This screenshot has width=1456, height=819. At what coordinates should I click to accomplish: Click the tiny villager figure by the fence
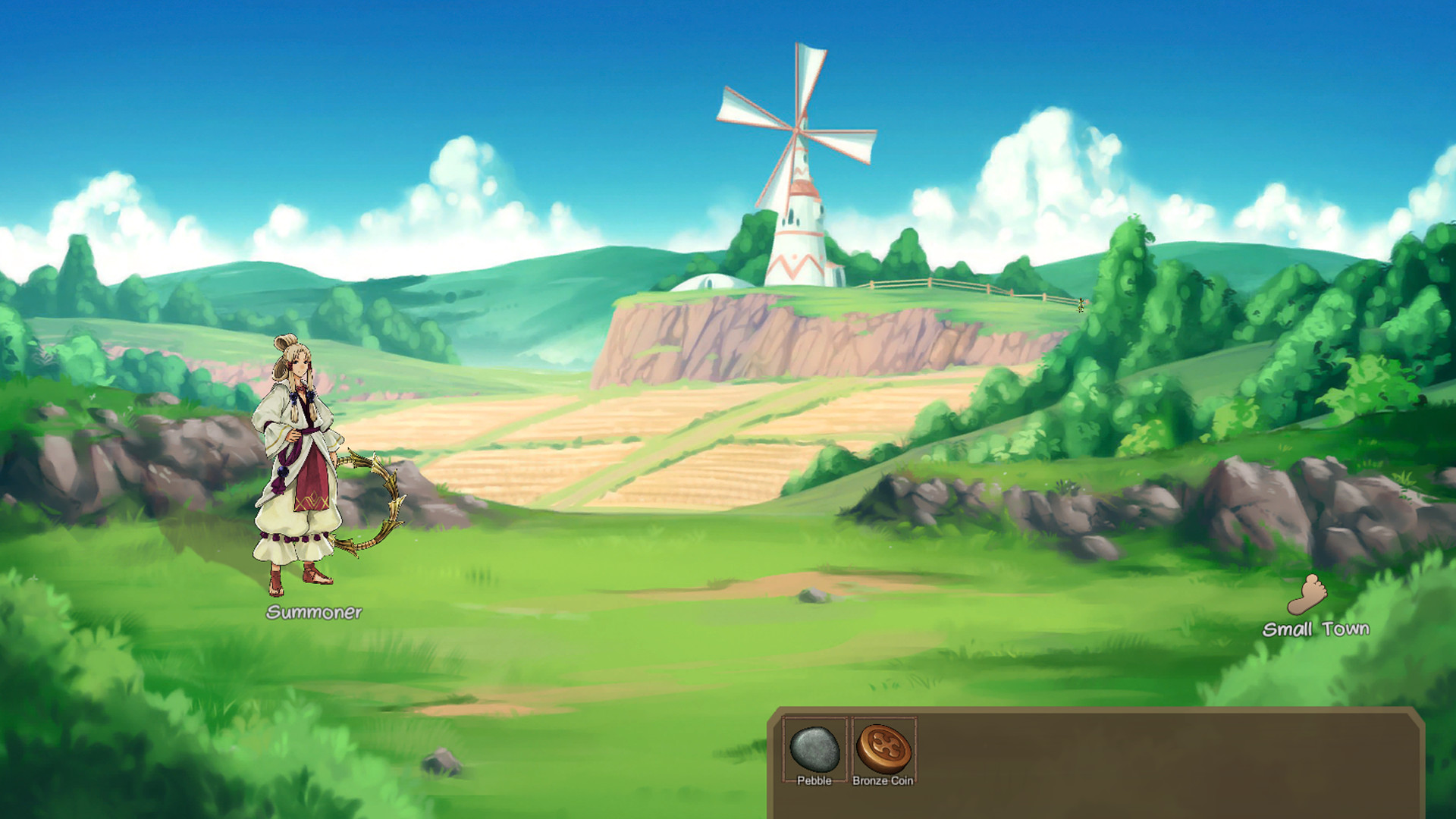point(1080,305)
